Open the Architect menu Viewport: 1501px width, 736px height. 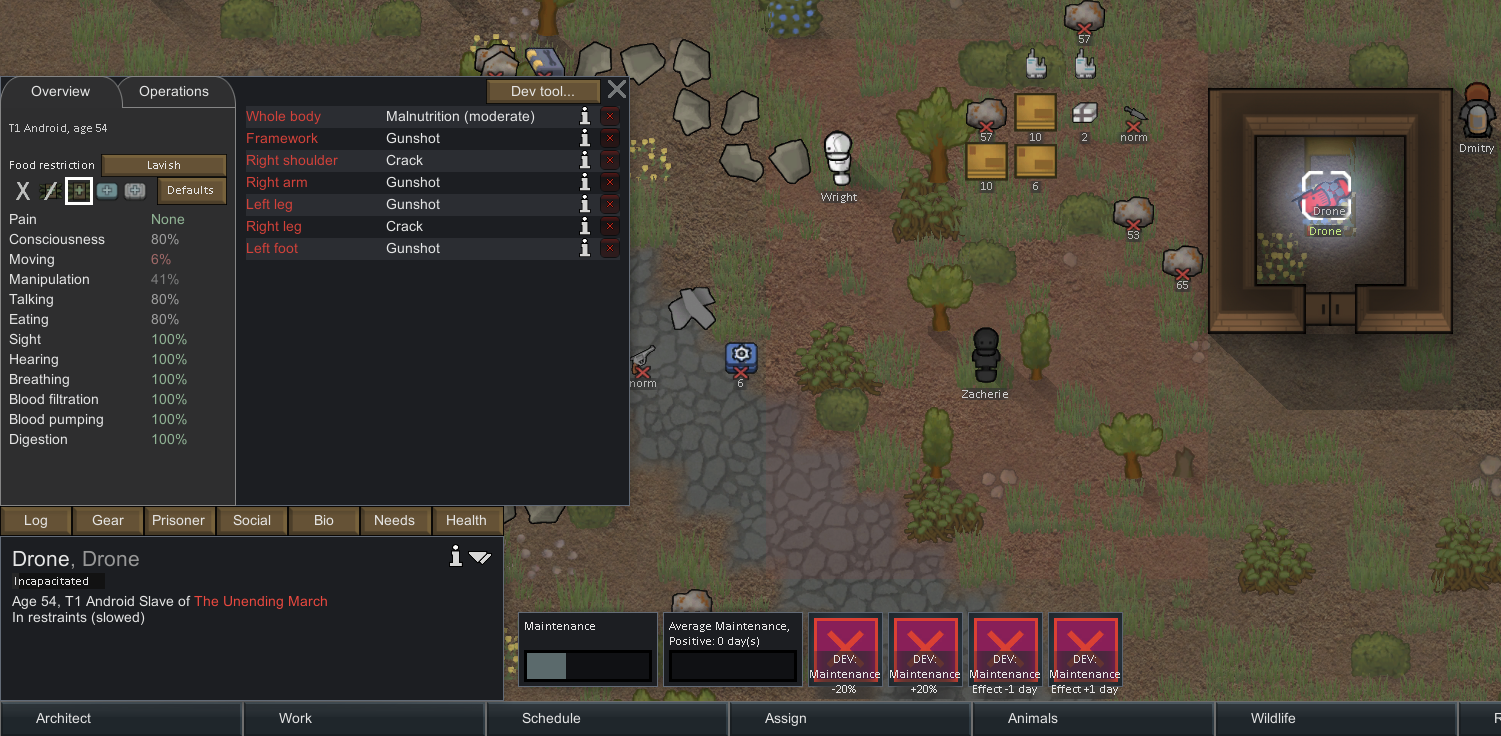coord(63,718)
